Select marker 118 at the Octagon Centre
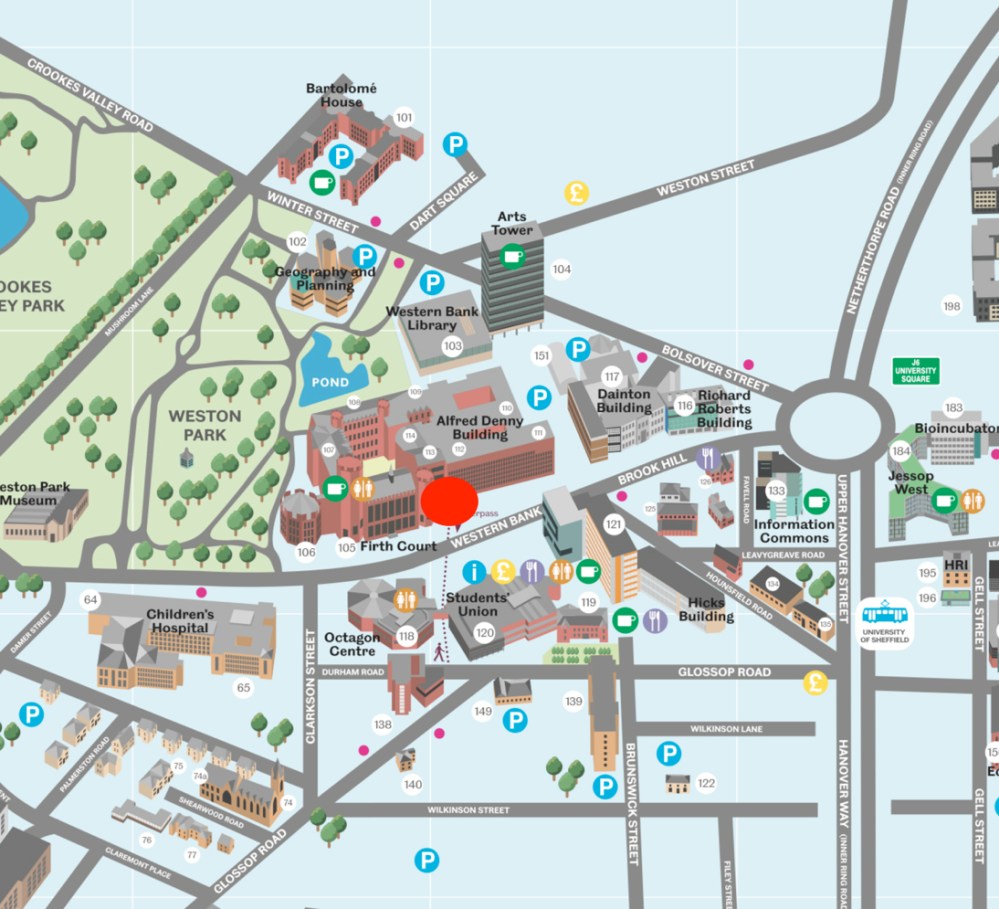 (x=406, y=636)
